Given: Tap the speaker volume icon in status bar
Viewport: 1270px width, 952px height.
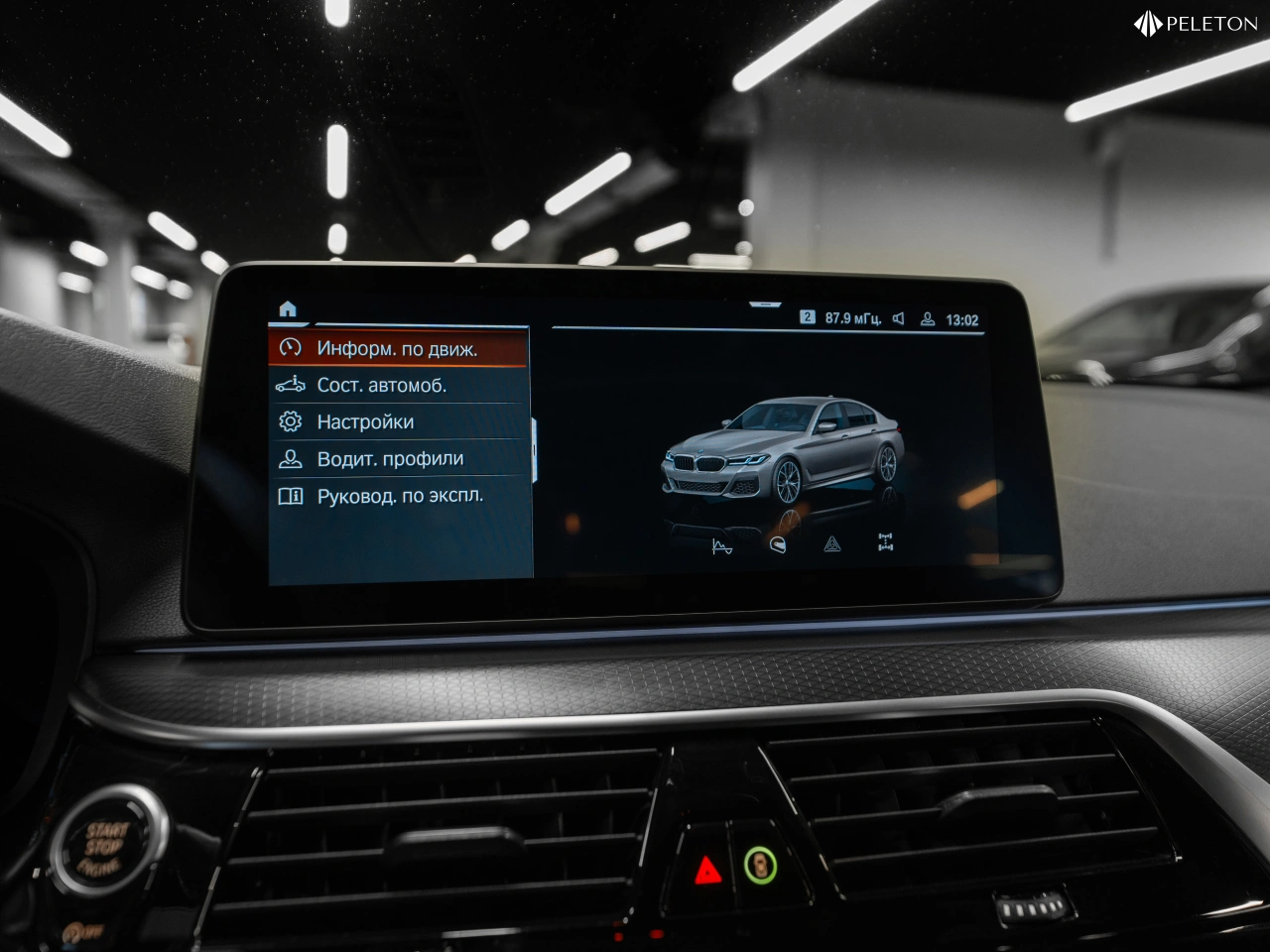Looking at the screenshot, I should pos(898,318).
